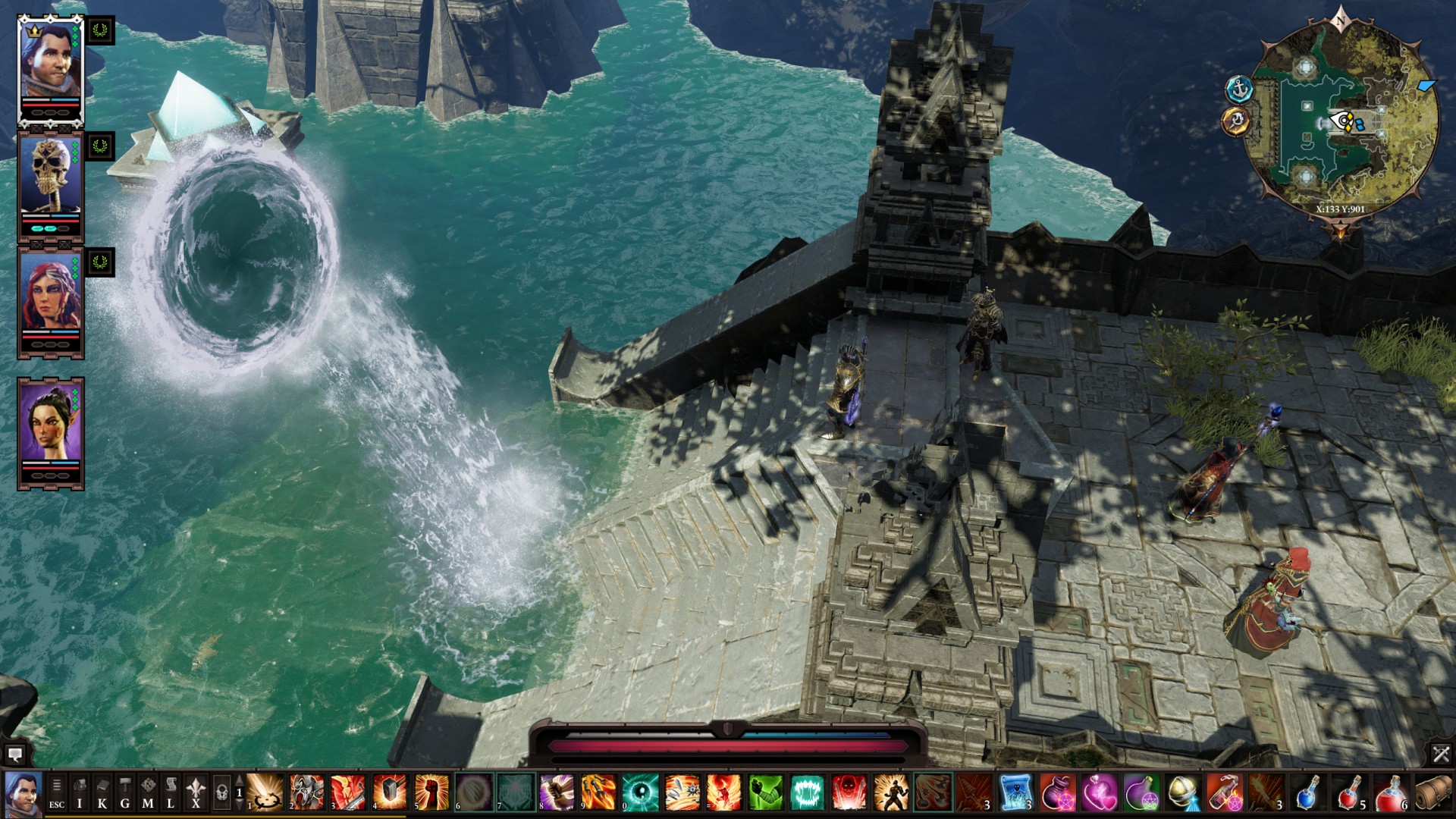Use the hammer strike skill in slot 4
This screenshot has width=1456, height=819.
point(389,792)
